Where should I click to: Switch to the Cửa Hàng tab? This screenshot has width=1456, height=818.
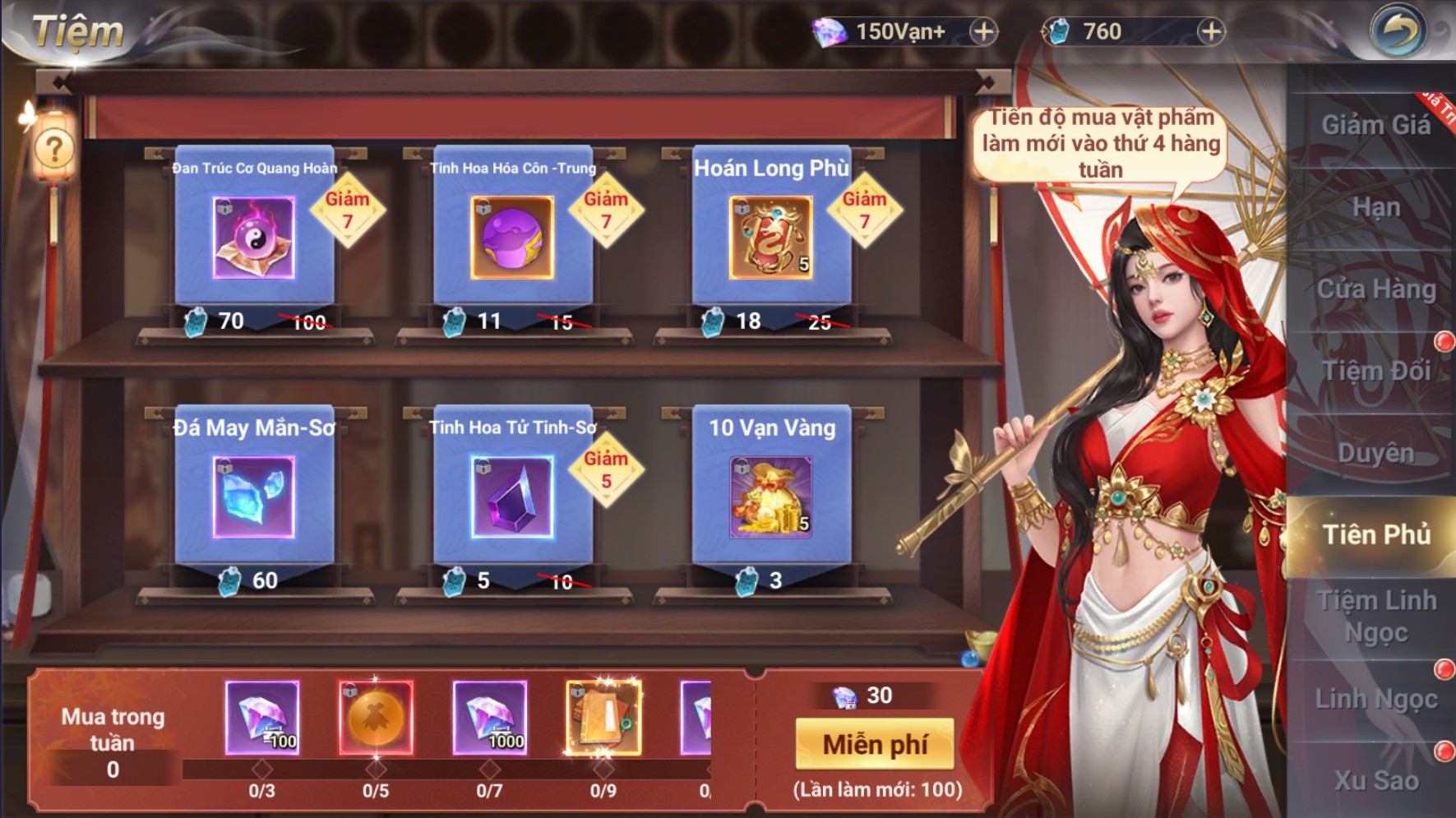click(1375, 289)
